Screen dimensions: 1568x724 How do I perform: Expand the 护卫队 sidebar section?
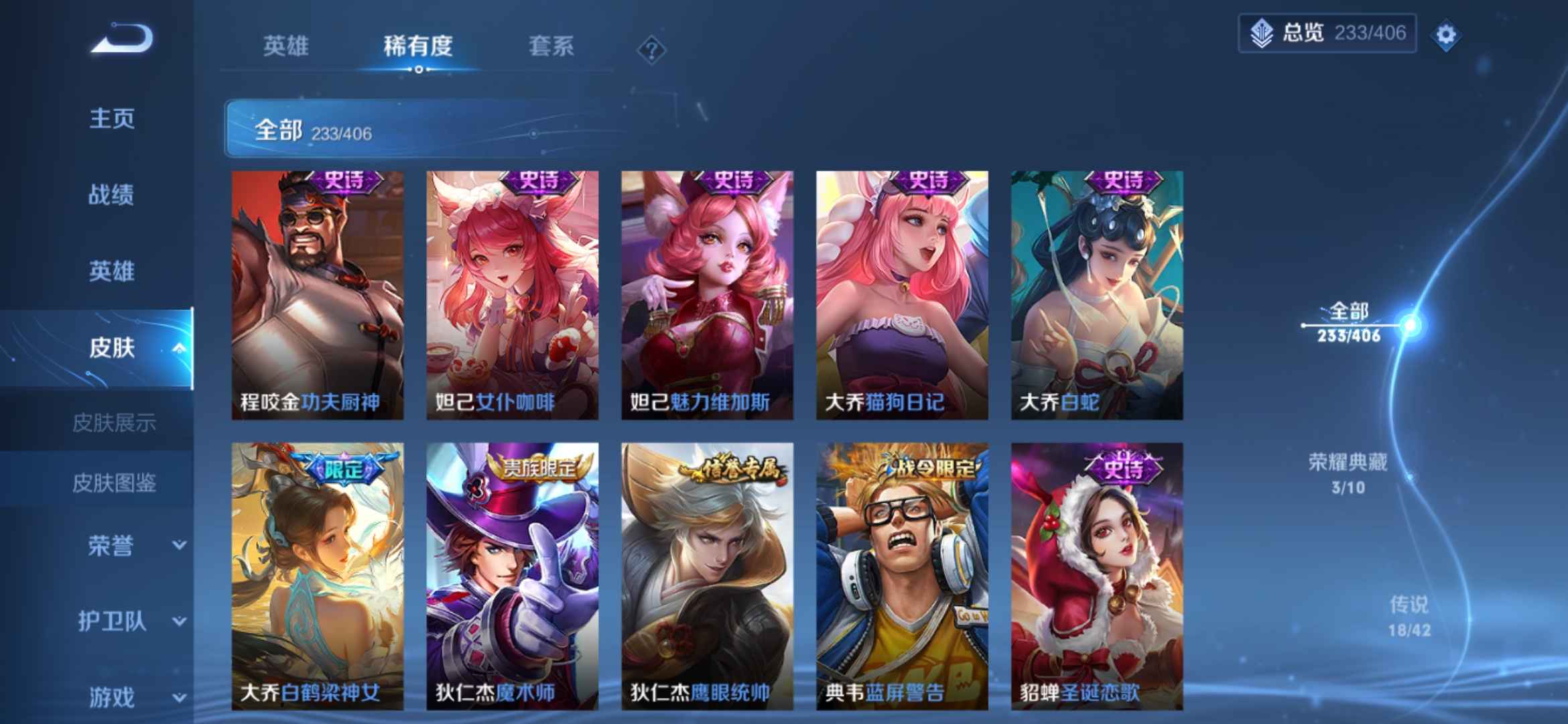pos(111,620)
